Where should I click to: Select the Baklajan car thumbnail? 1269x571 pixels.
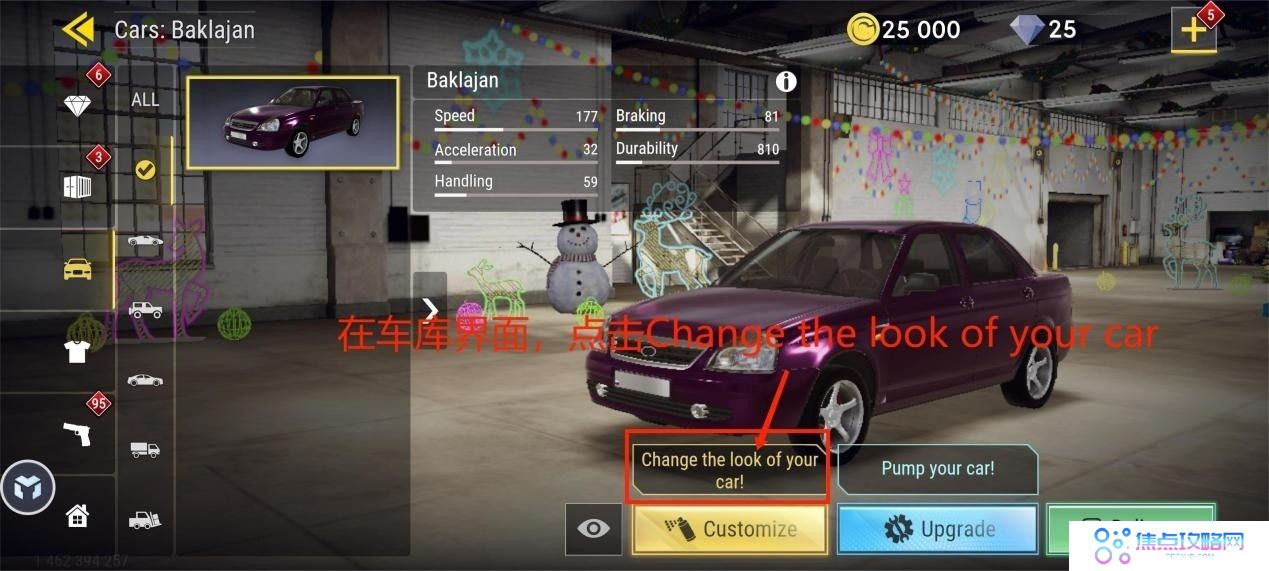tap(292, 123)
